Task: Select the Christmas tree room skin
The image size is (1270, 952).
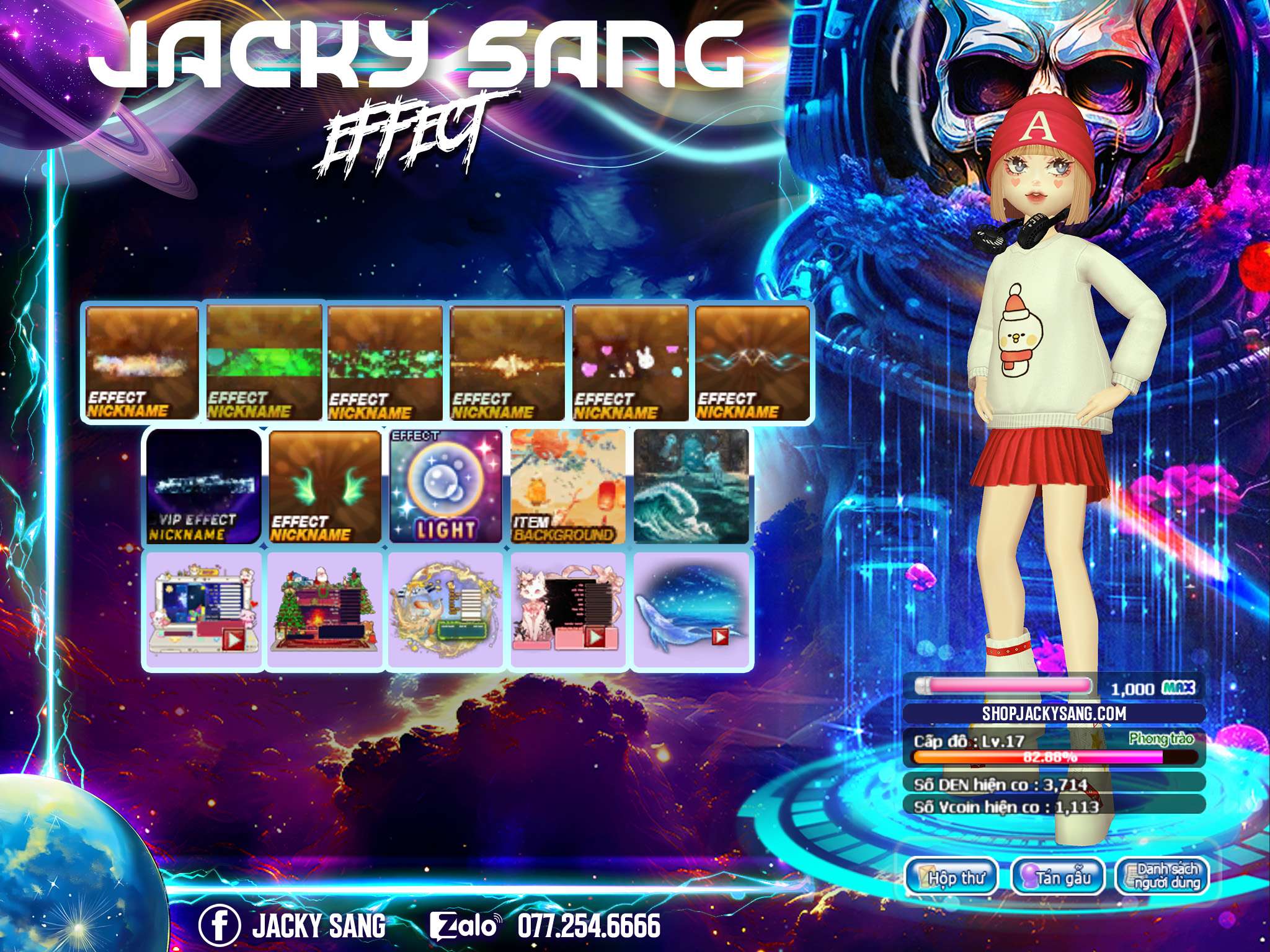Action: [325, 611]
